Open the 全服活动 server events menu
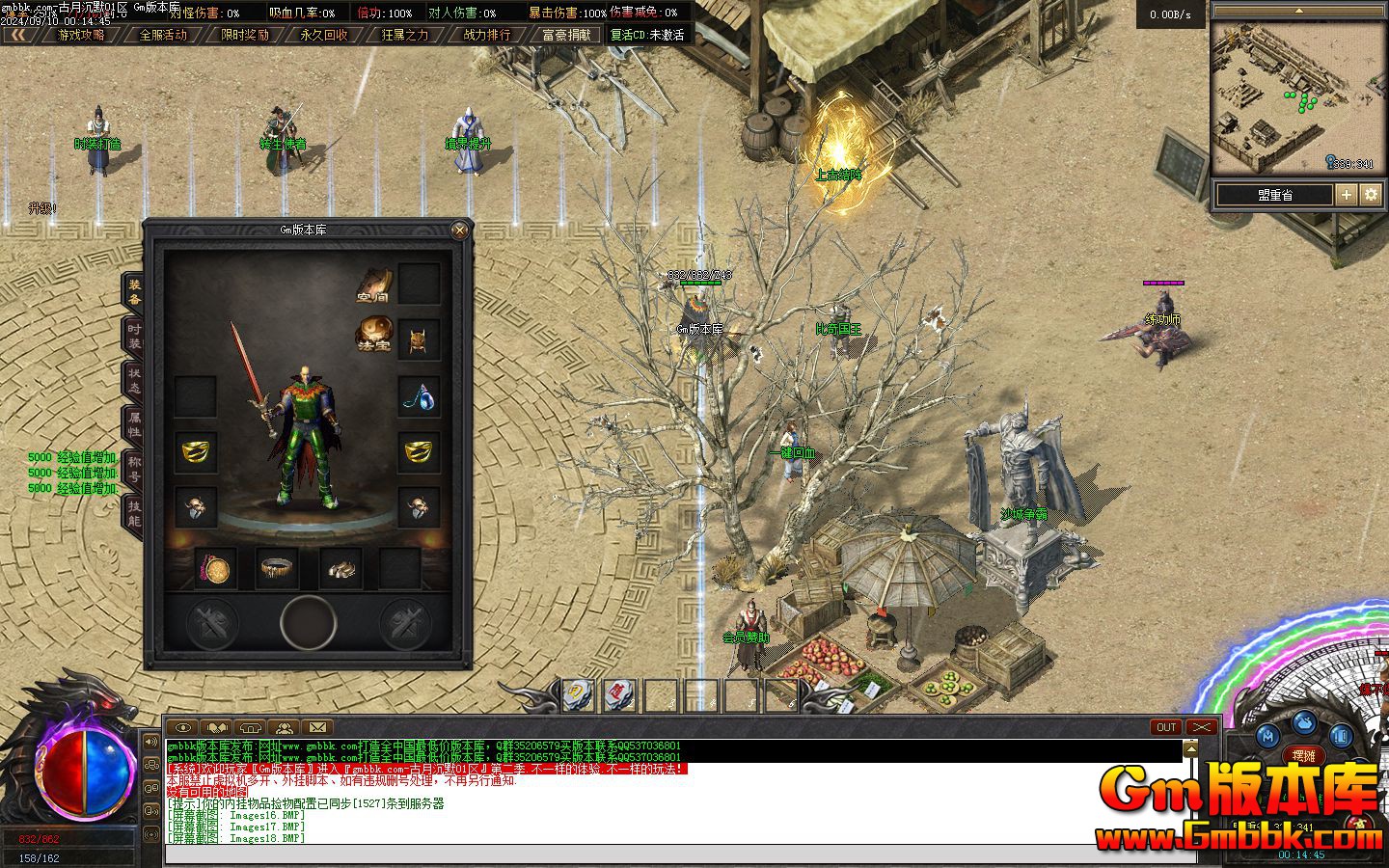The width and height of the screenshot is (1389, 868). click(x=163, y=35)
